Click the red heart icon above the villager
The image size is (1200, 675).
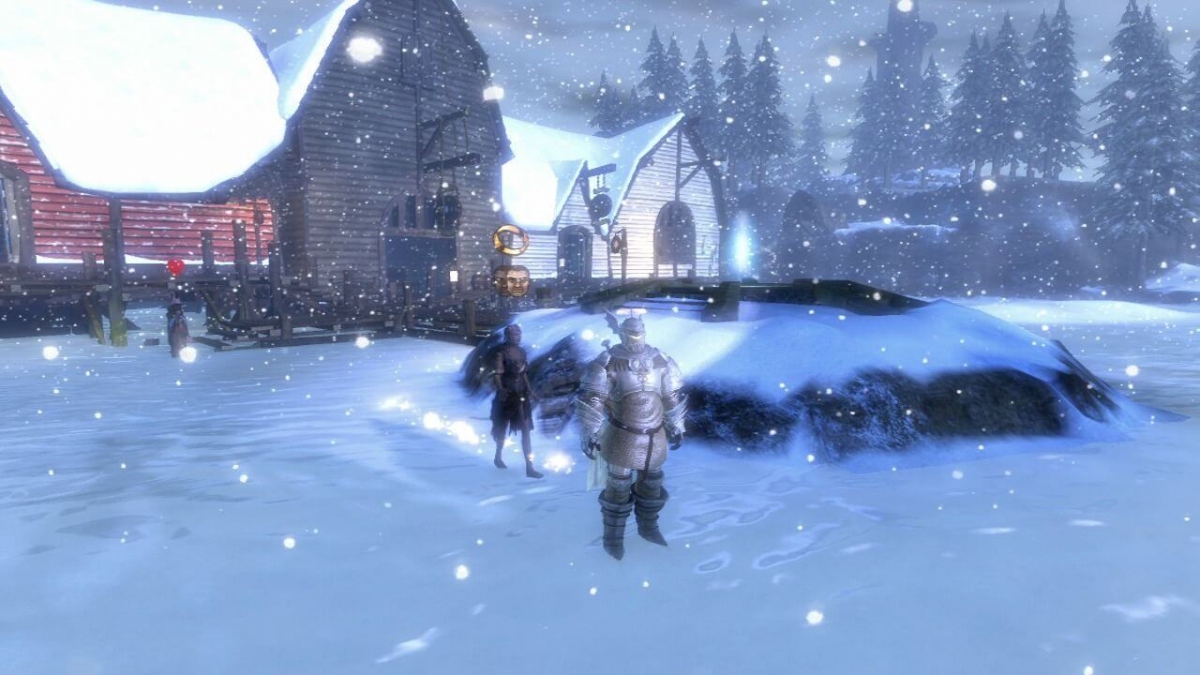pyautogui.click(x=176, y=267)
